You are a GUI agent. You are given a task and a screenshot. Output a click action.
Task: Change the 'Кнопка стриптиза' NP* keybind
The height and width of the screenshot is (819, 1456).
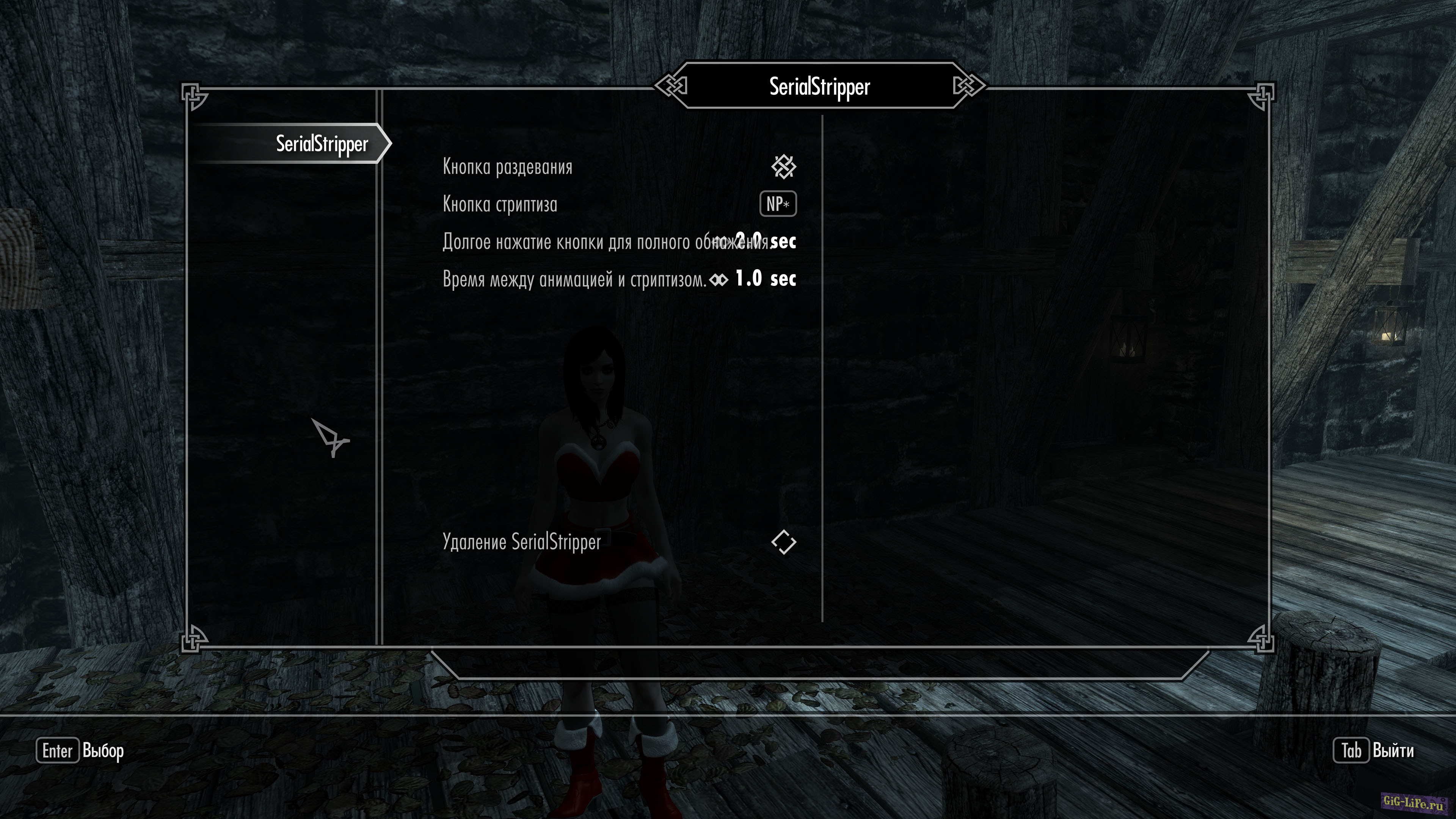click(778, 204)
